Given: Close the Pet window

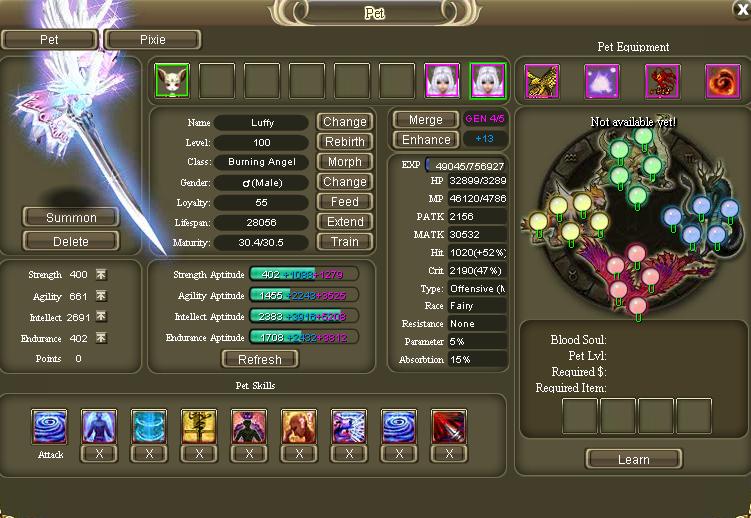Looking at the screenshot, I should pyautogui.click(x=740, y=9).
